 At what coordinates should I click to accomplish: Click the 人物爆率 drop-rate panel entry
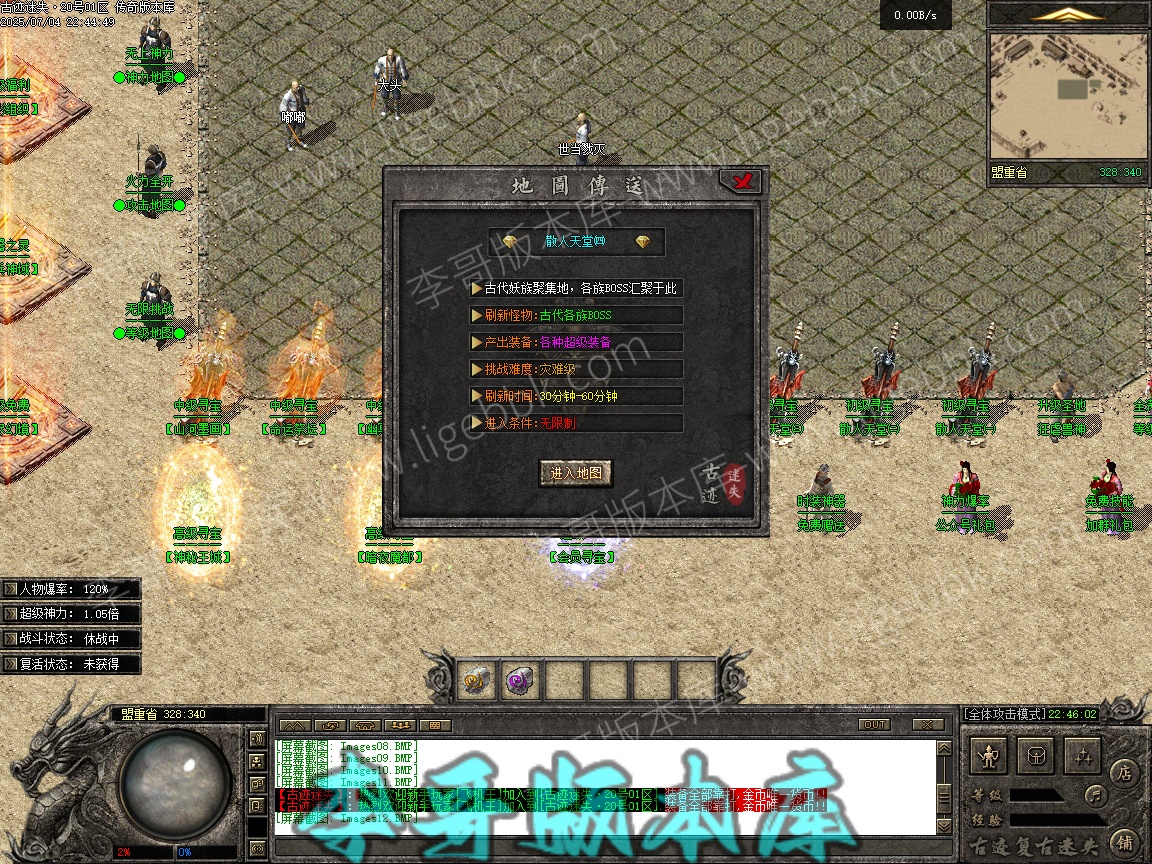coord(70,589)
